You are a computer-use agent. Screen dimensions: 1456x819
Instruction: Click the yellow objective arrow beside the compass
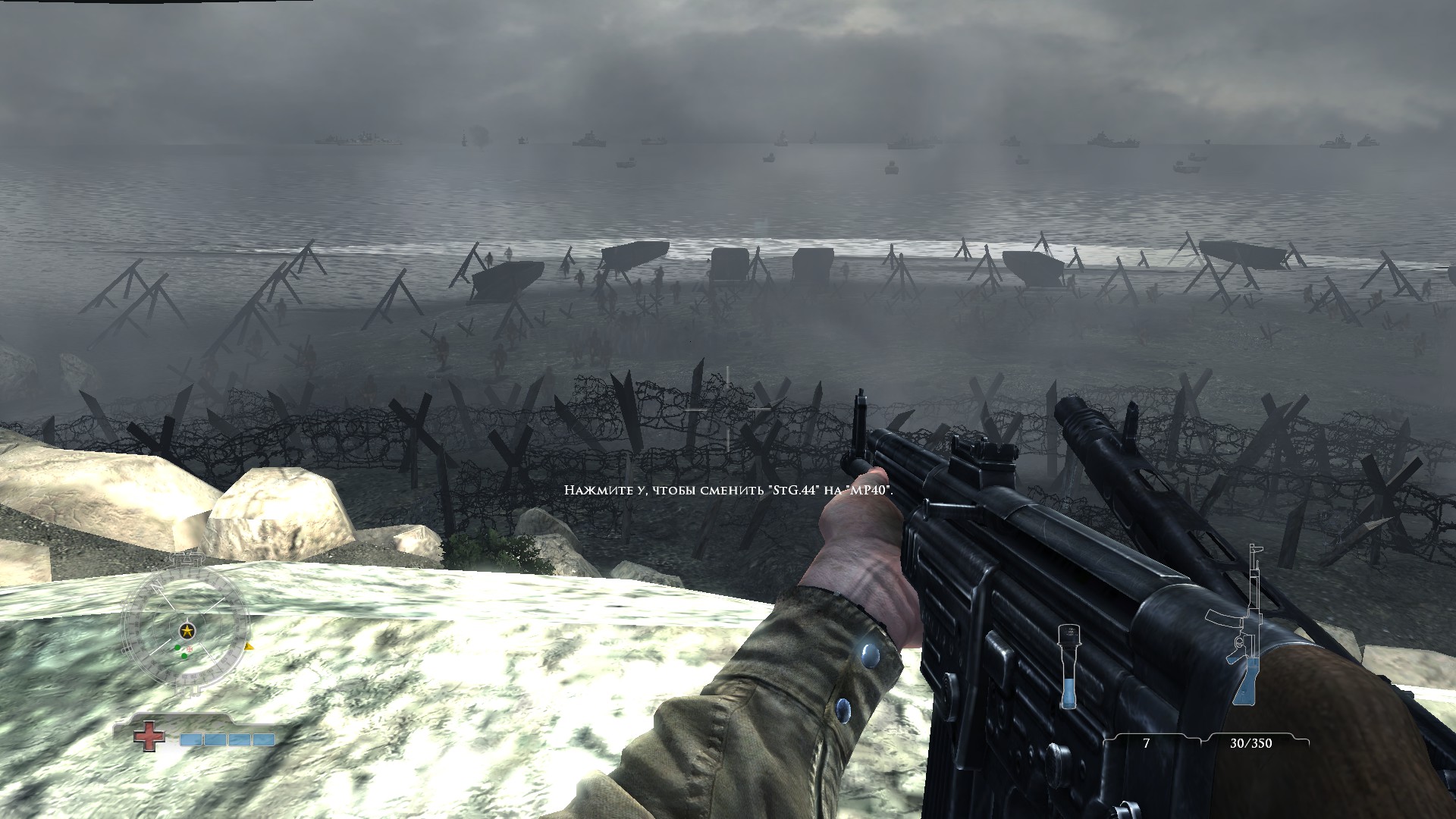click(248, 646)
